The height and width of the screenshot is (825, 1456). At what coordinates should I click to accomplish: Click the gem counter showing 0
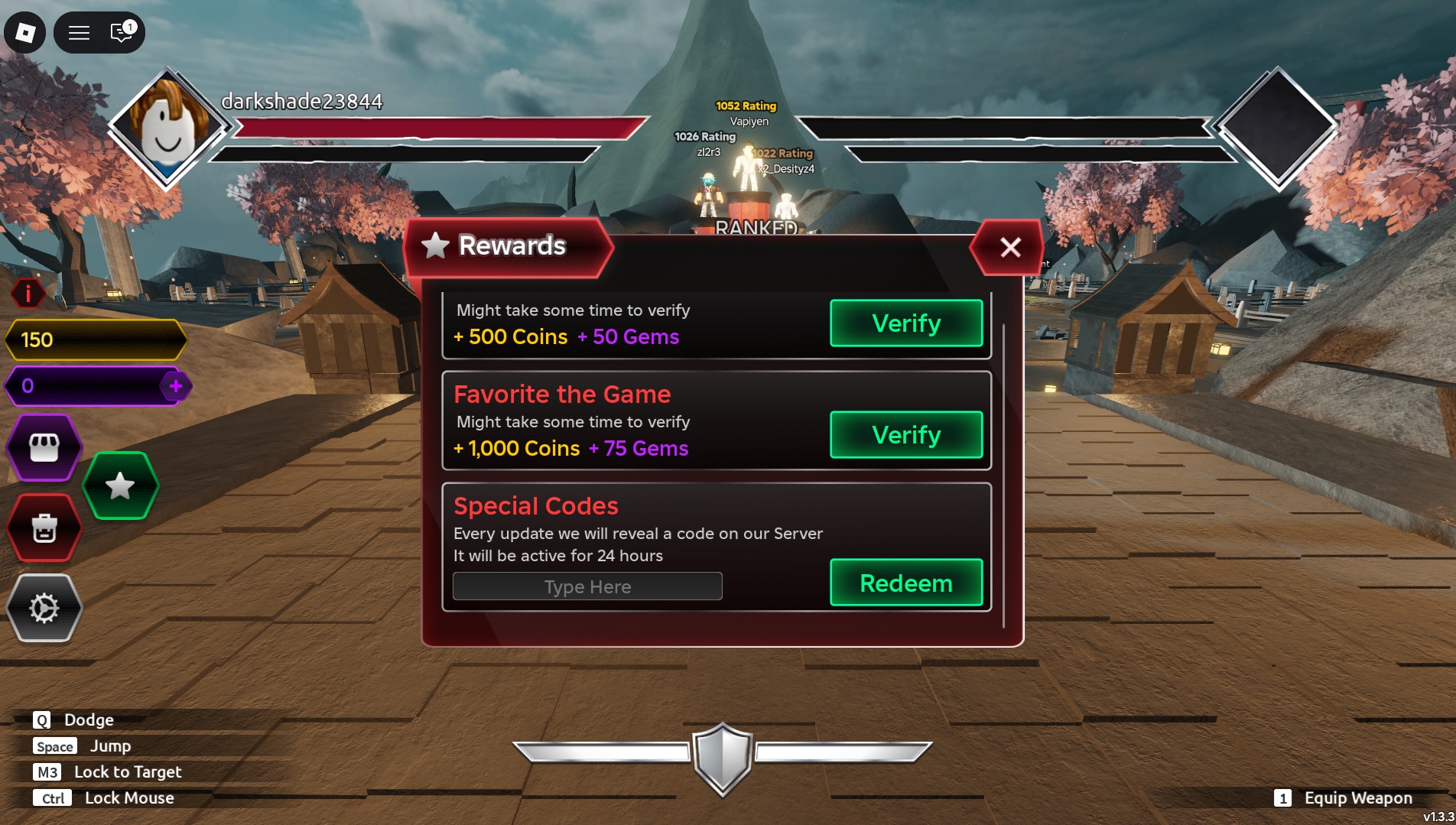(84, 386)
